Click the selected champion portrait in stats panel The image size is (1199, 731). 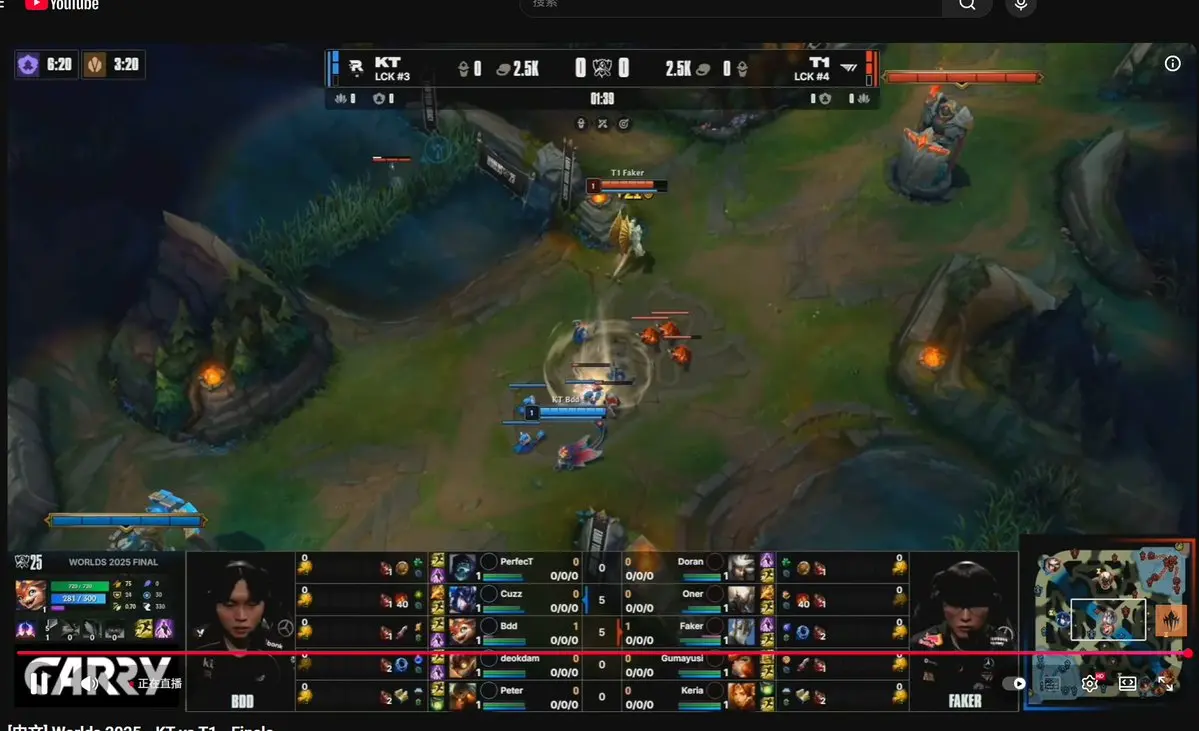point(30,594)
